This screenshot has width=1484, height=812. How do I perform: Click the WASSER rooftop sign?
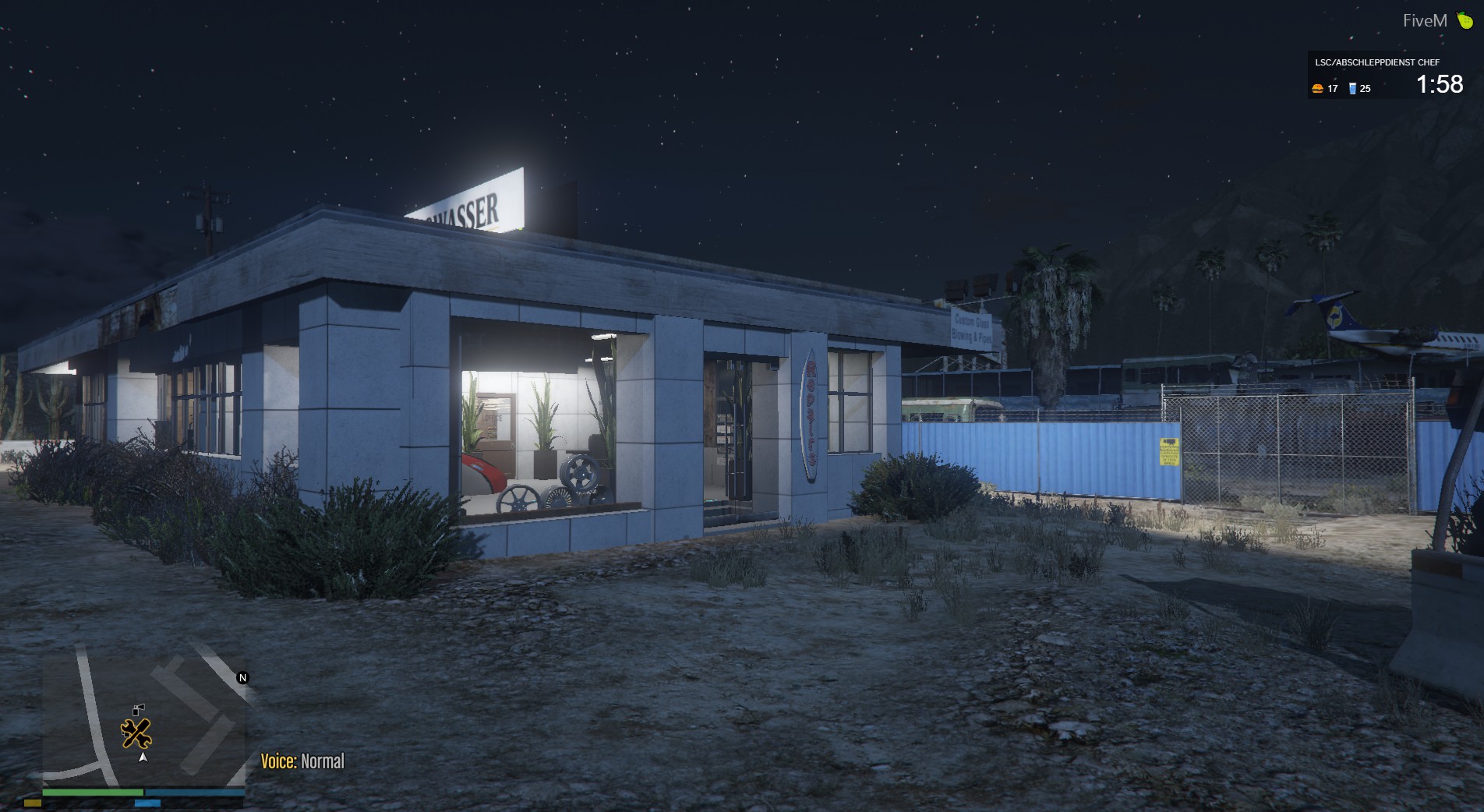point(466,207)
